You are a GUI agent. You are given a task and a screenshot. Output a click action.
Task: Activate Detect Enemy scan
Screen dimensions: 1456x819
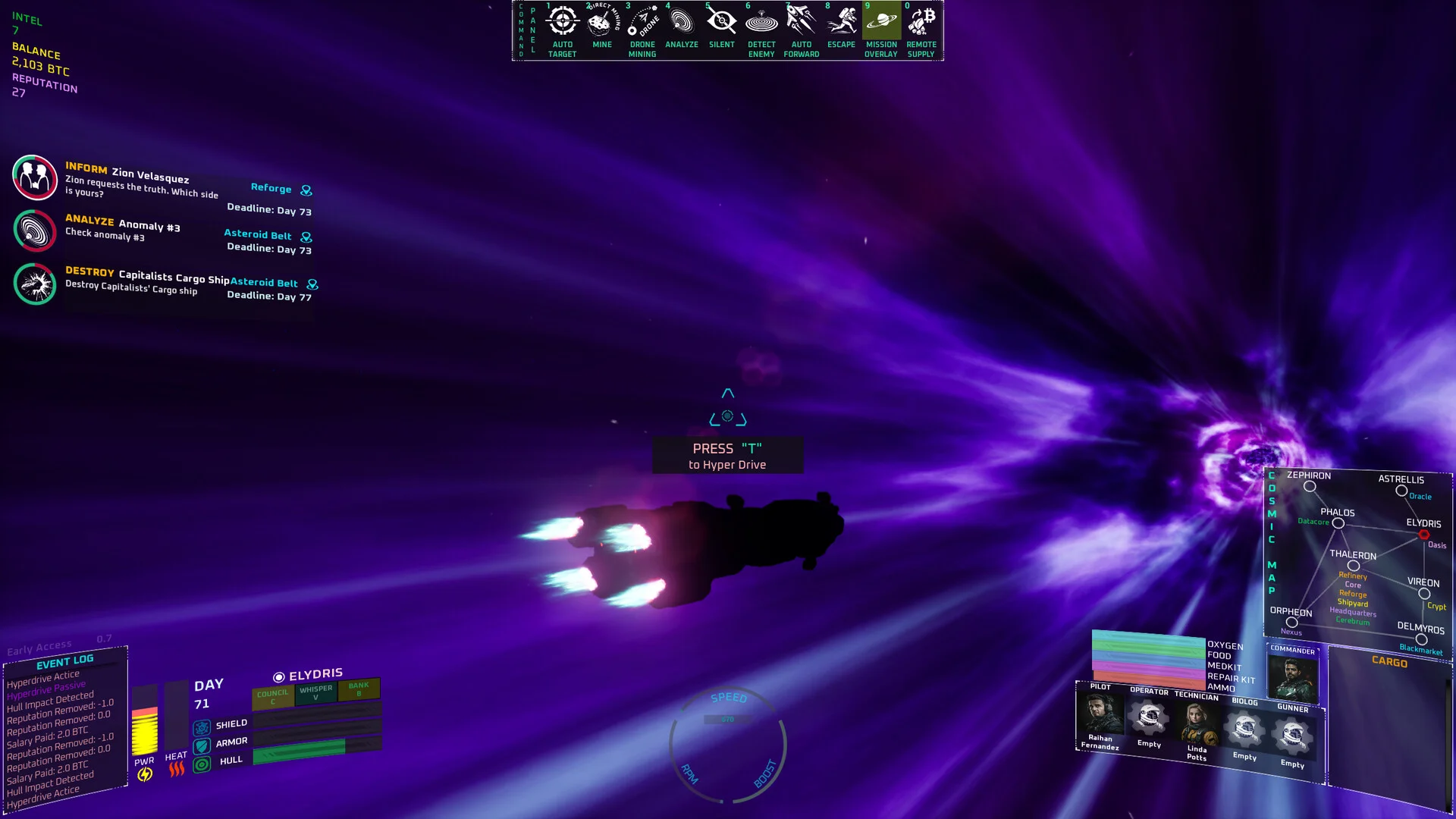(x=761, y=22)
